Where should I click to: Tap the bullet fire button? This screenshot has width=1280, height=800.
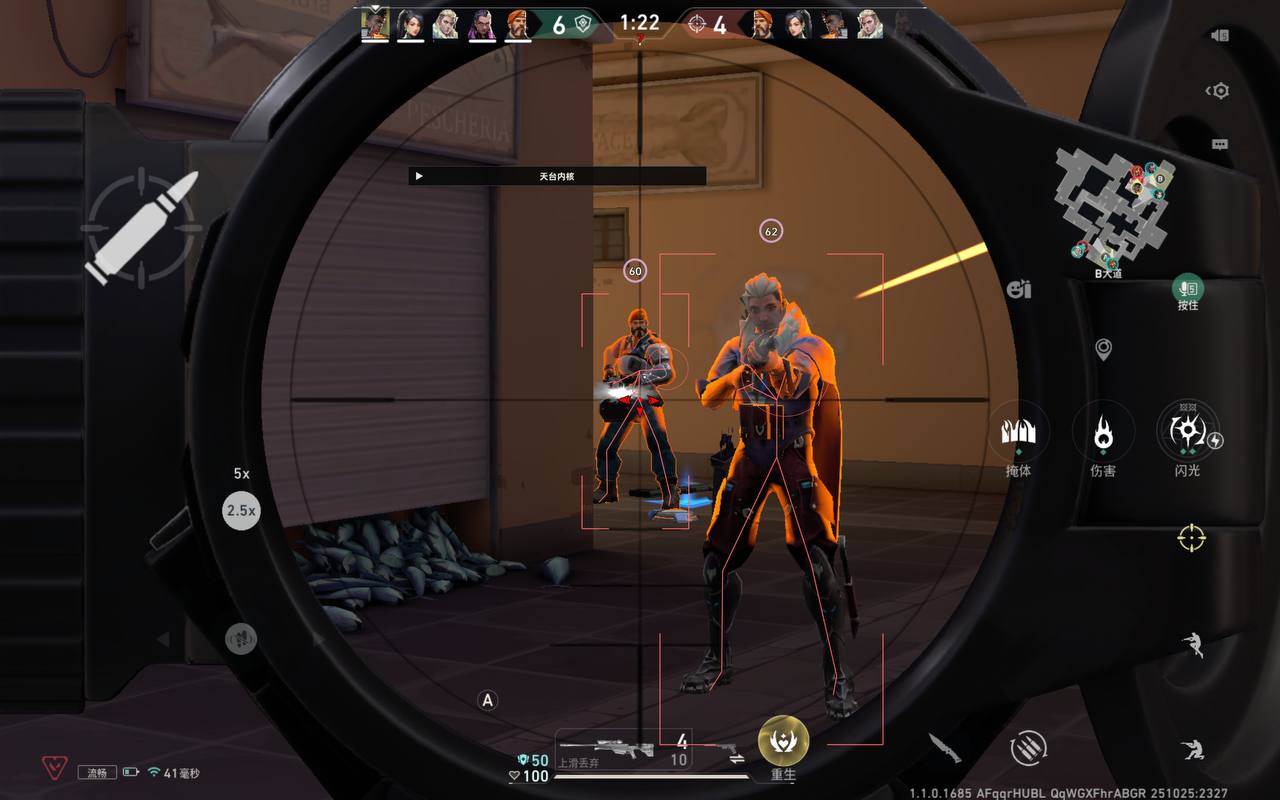pos(140,228)
